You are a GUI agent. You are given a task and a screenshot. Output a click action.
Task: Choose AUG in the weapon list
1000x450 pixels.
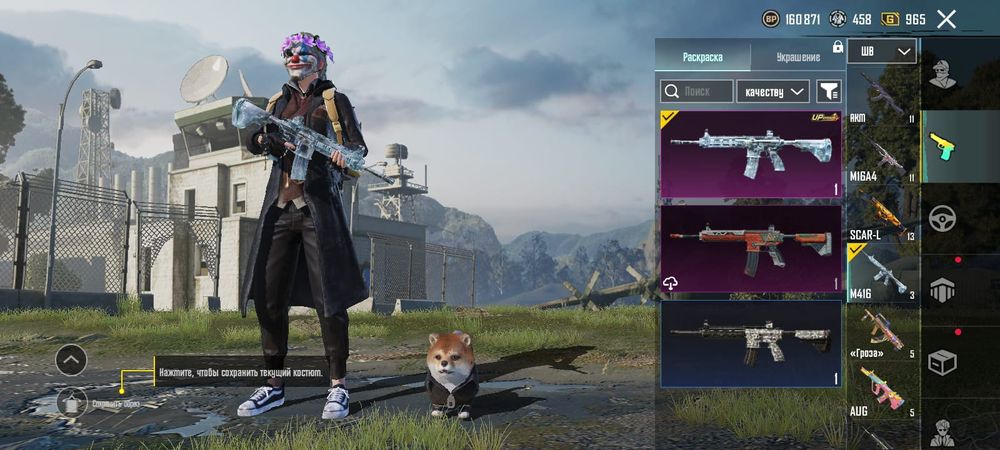coord(882,392)
